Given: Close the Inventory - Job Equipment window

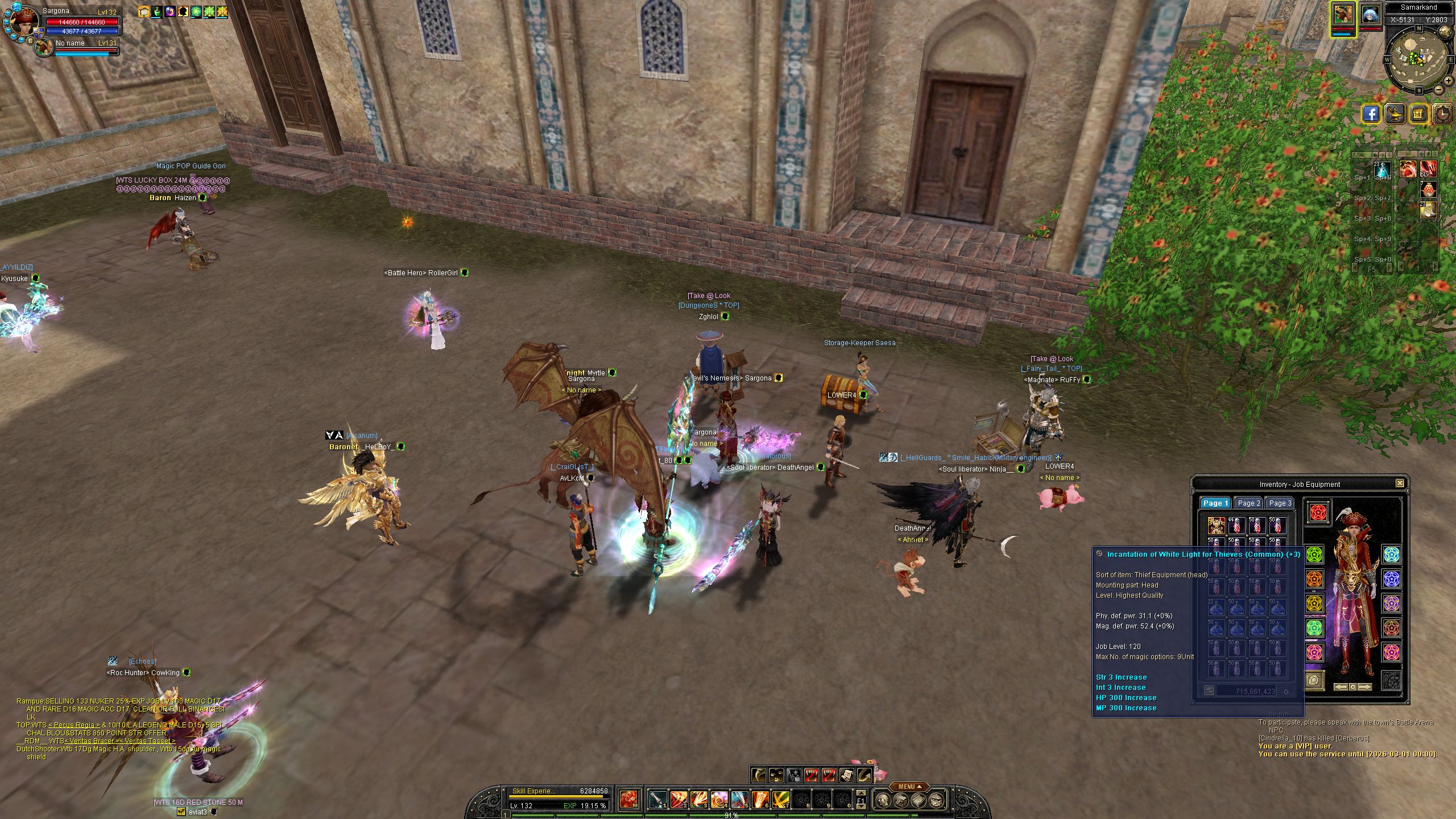Looking at the screenshot, I should point(1400,483).
